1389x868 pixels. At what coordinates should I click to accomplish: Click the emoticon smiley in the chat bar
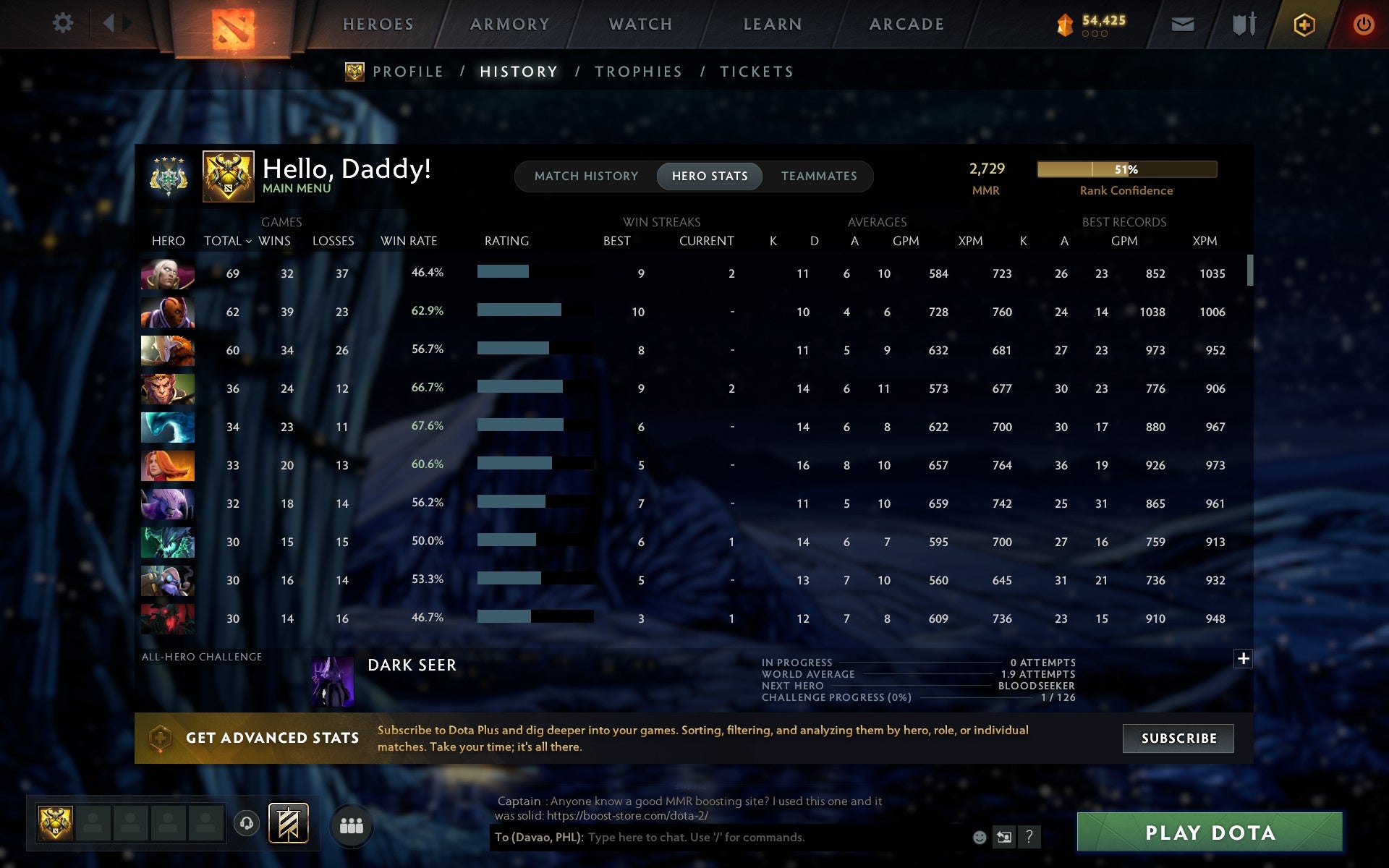point(980,838)
